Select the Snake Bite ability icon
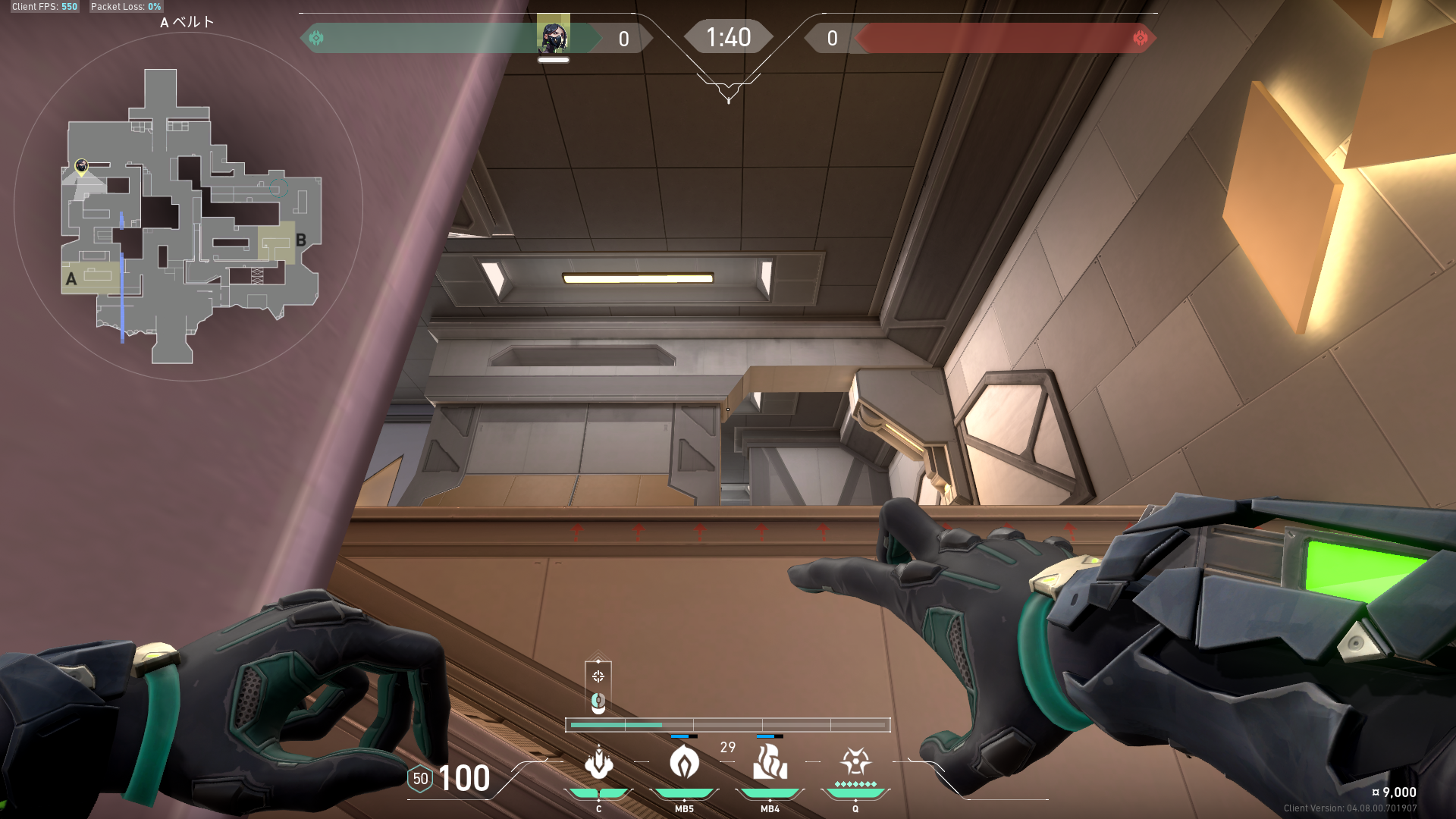1456x819 pixels. click(599, 763)
